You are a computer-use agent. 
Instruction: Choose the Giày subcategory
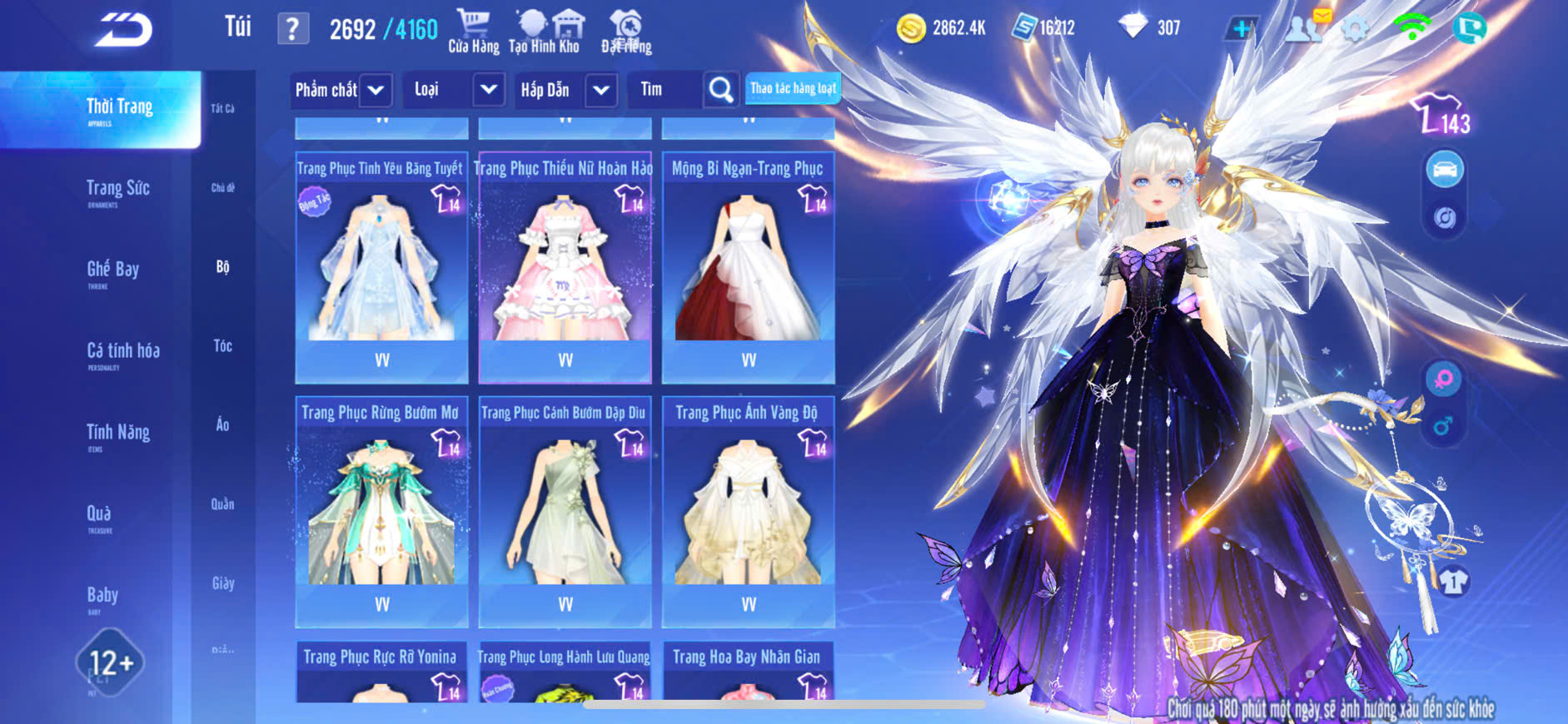(x=222, y=583)
